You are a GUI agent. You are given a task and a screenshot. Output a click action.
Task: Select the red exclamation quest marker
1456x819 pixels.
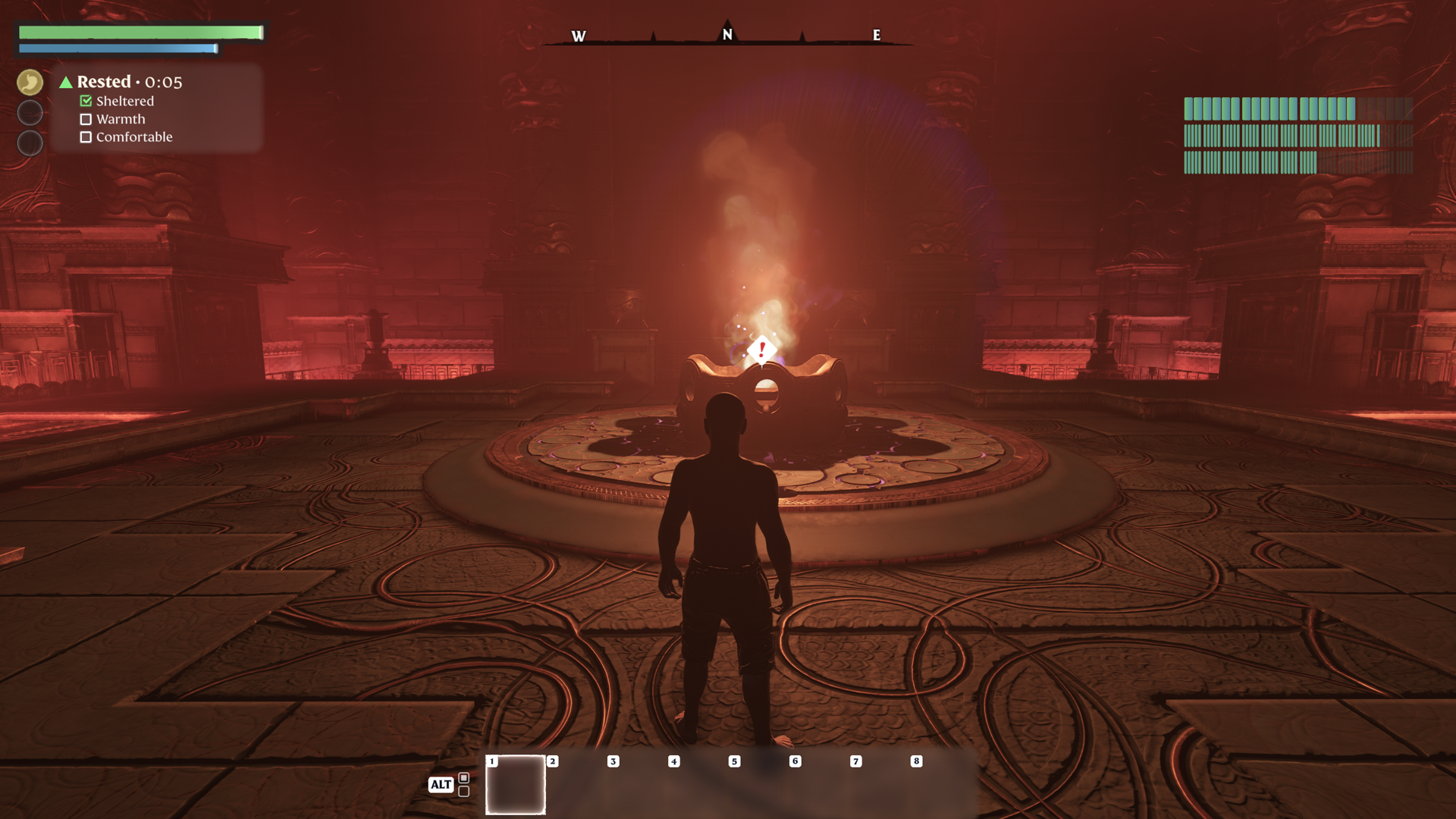[x=761, y=350]
